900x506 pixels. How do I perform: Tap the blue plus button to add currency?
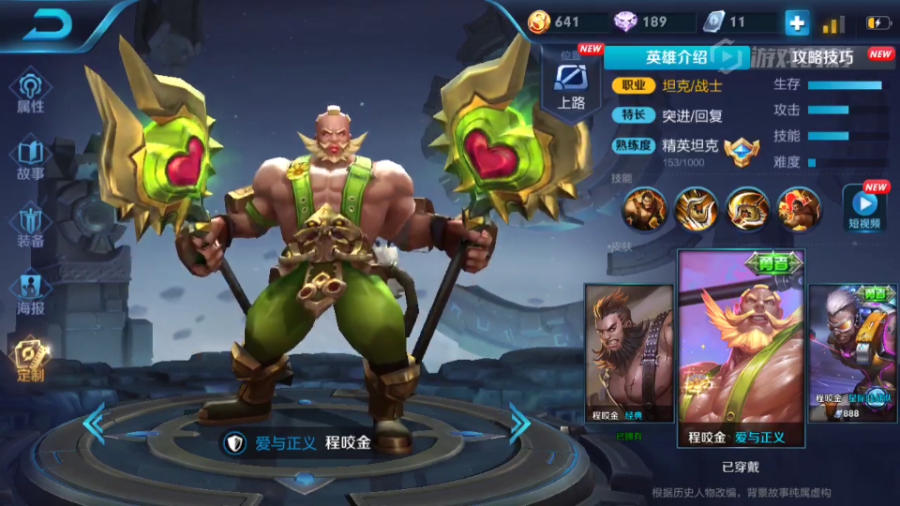click(x=797, y=22)
